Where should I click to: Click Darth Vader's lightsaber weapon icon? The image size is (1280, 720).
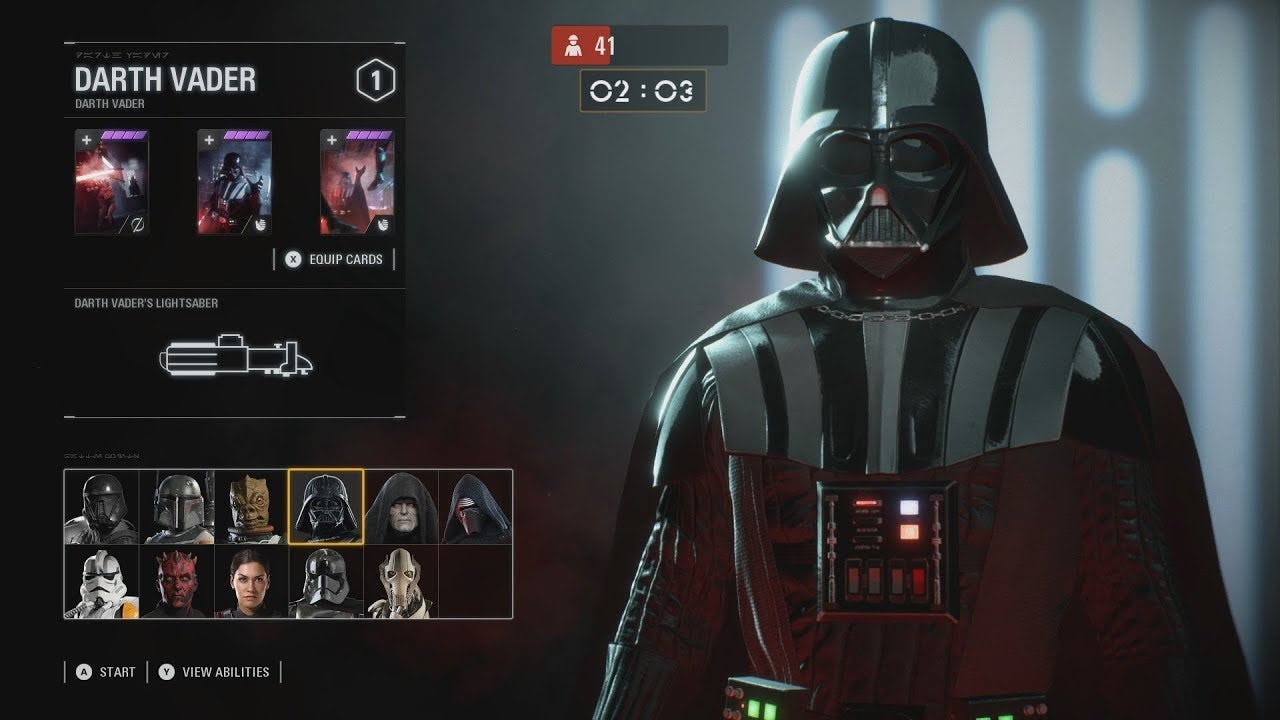click(x=236, y=356)
